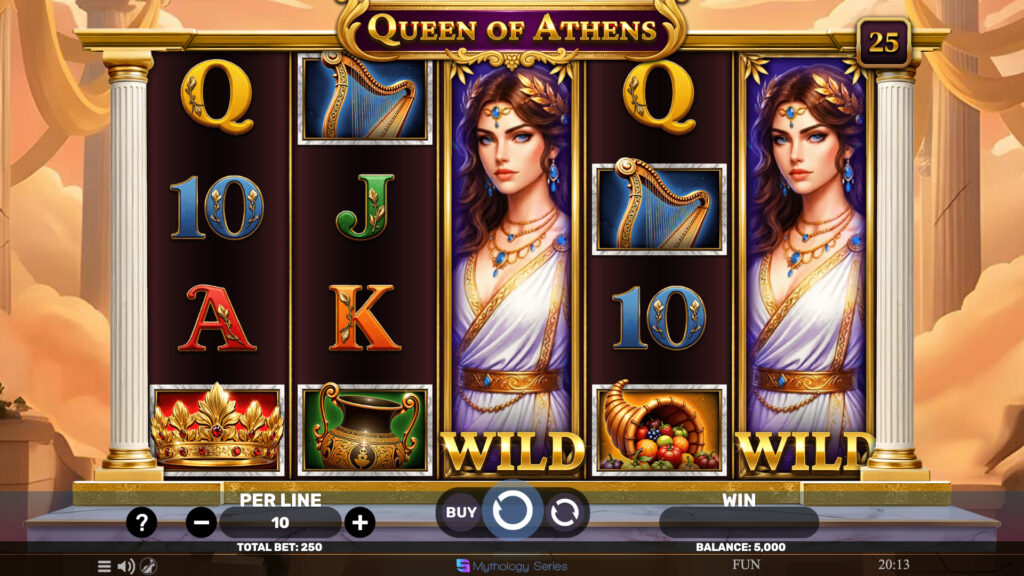Click the crossed-out icon beside the speaker

pyautogui.click(x=148, y=566)
